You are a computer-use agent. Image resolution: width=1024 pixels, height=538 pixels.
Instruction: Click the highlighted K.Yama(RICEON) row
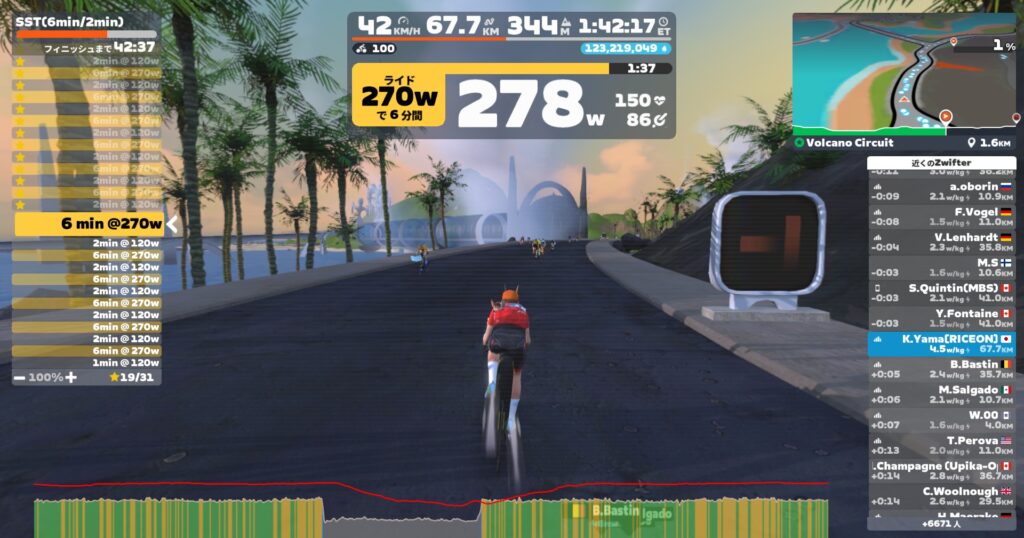(941, 344)
